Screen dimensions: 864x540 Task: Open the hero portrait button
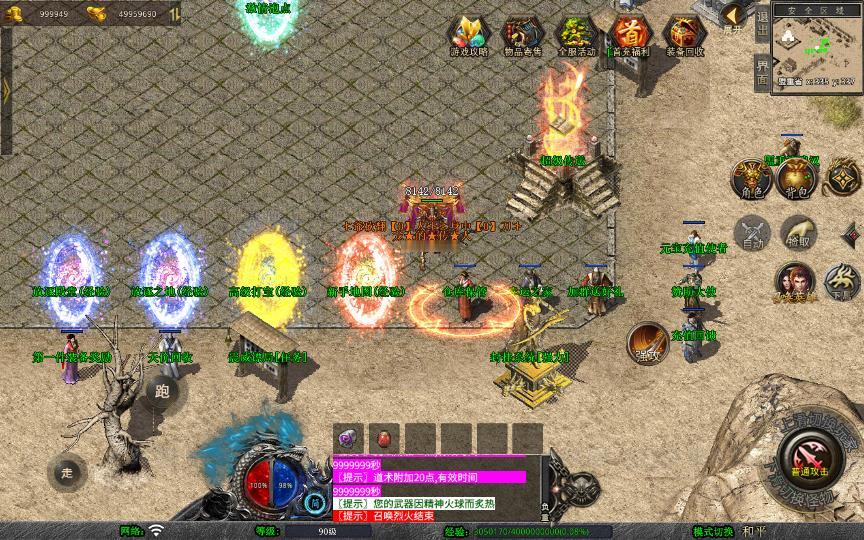[x=794, y=281]
